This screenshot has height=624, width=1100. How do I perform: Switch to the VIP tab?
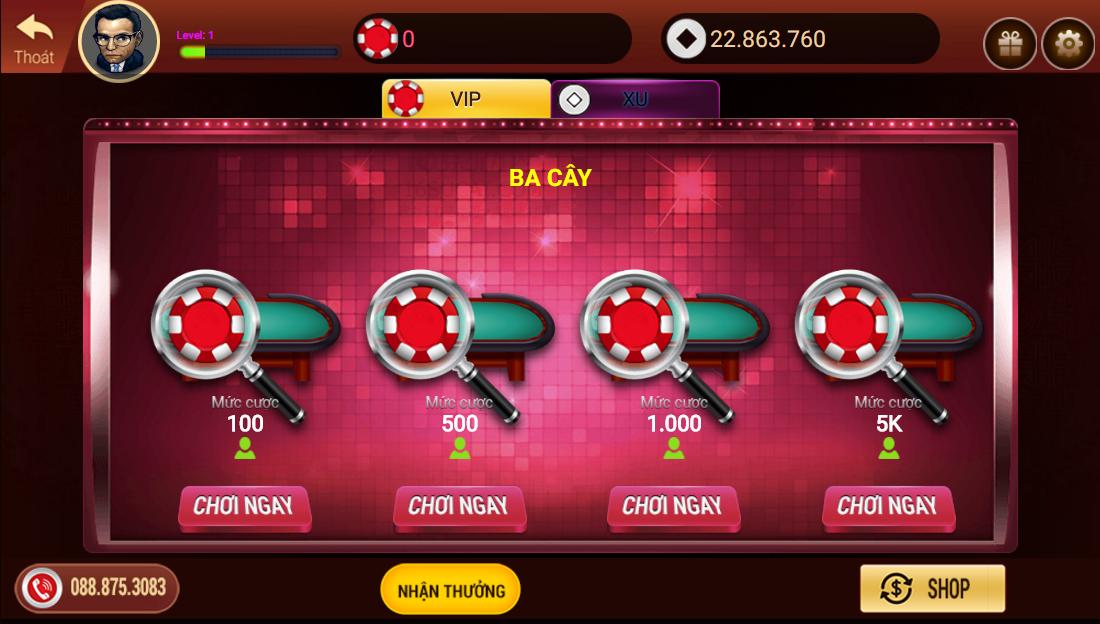(x=466, y=99)
